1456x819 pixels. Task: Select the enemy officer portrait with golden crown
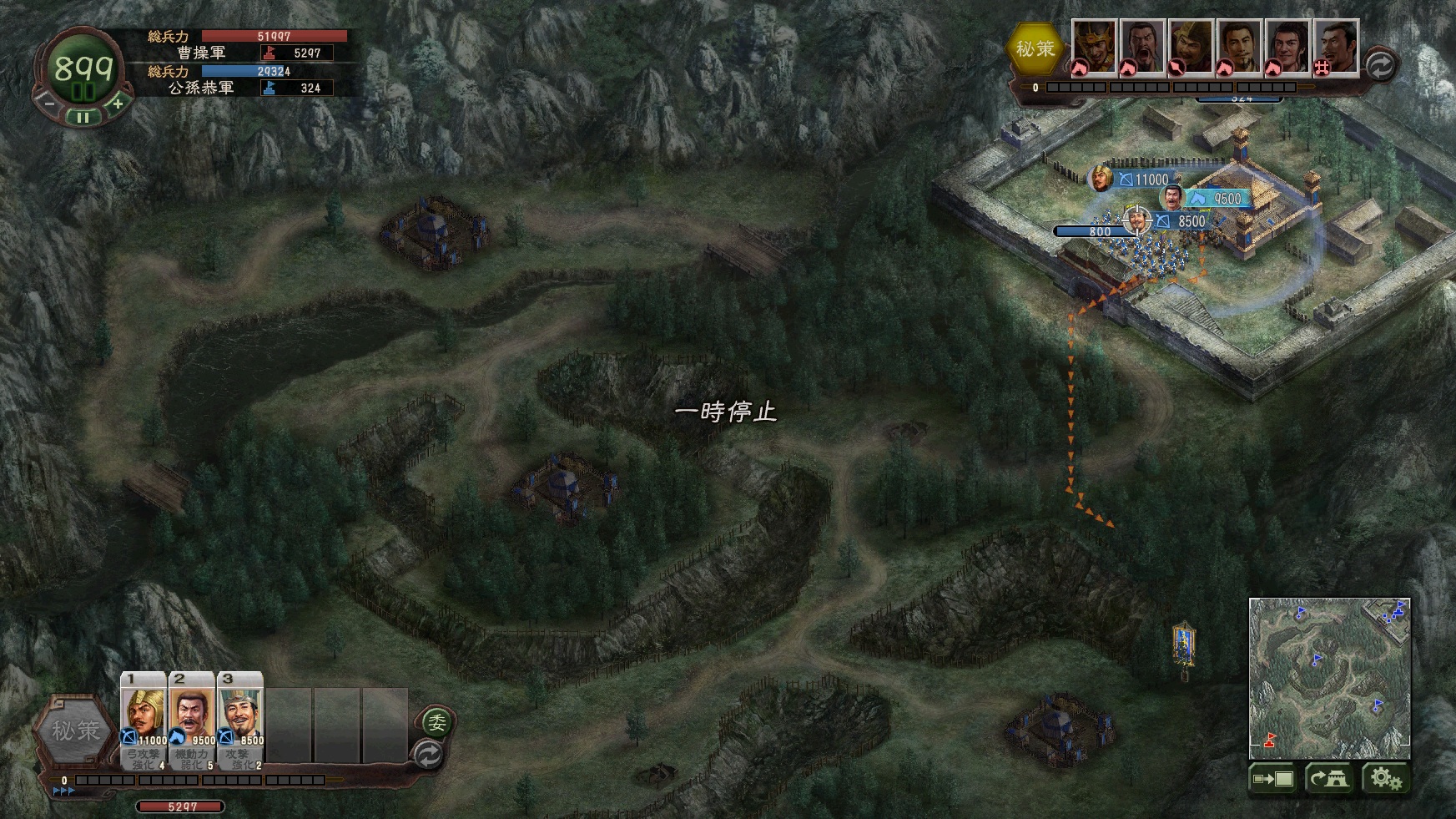point(1093,47)
